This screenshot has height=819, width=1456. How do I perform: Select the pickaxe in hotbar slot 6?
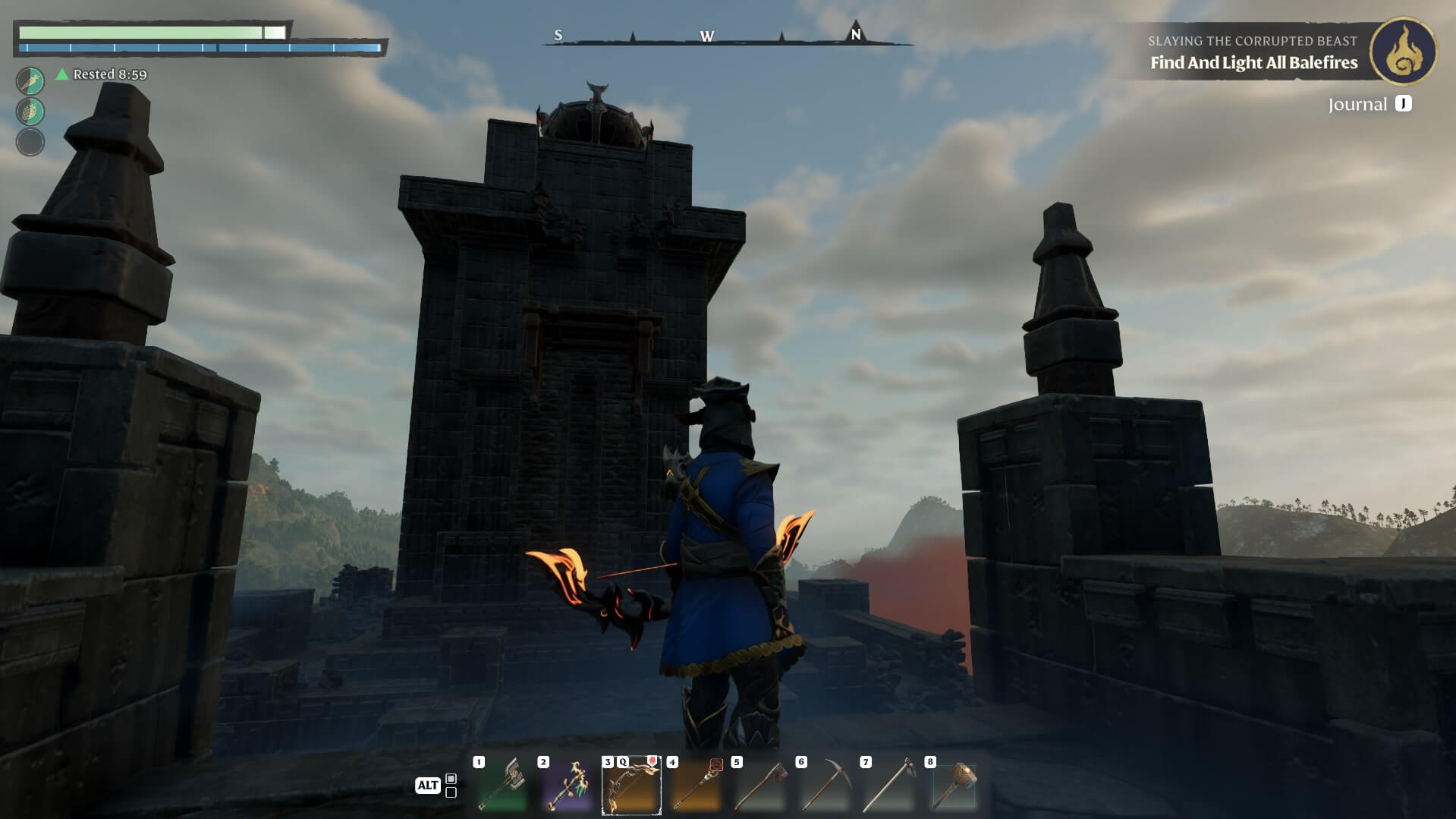(825, 786)
